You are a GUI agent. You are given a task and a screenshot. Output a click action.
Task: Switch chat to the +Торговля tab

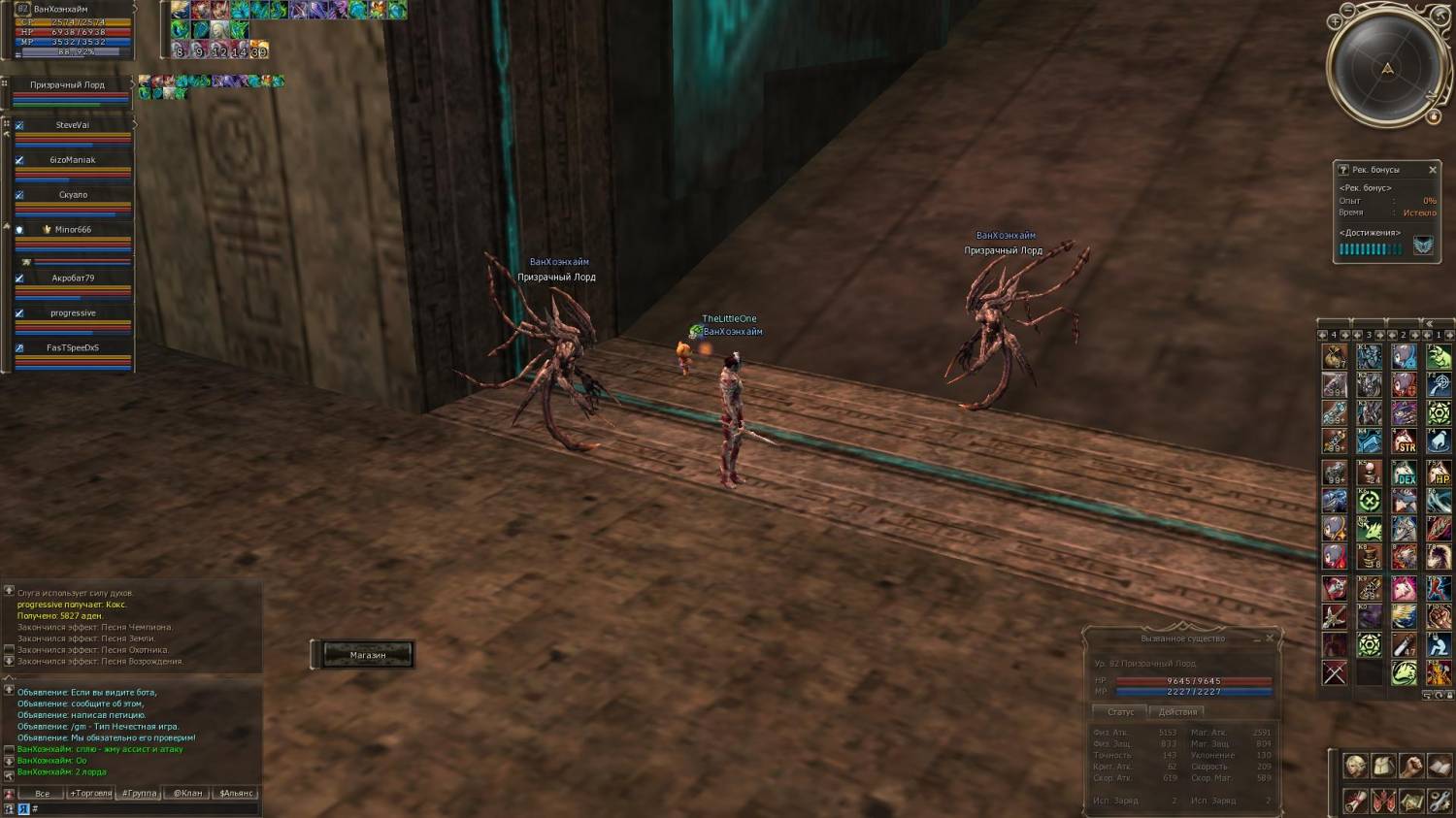[90, 793]
